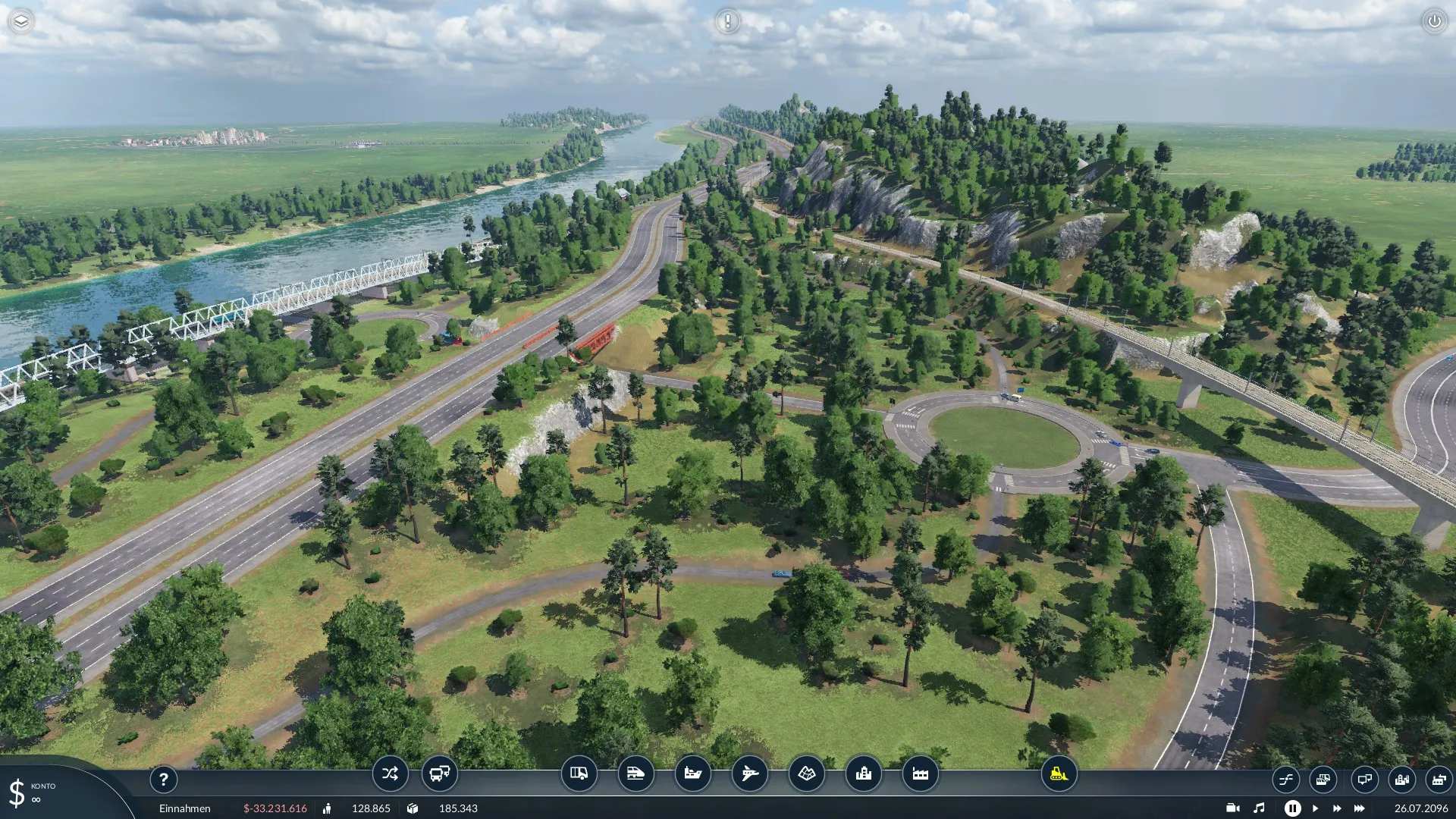Open the road construction menu
The height and width of the screenshot is (819, 1456).
click(x=579, y=774)
